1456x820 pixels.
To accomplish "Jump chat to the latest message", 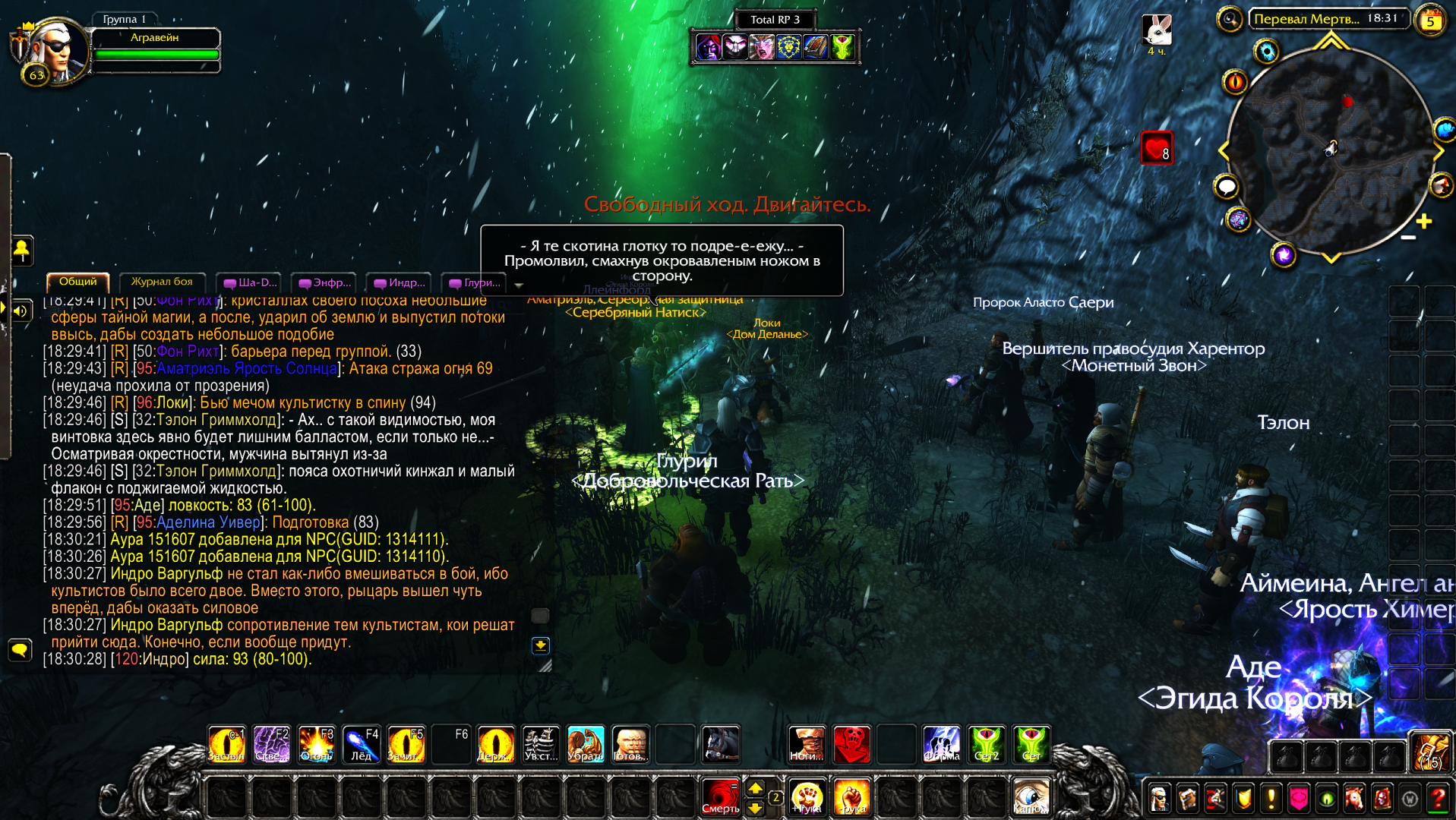I will coord(540,645).
